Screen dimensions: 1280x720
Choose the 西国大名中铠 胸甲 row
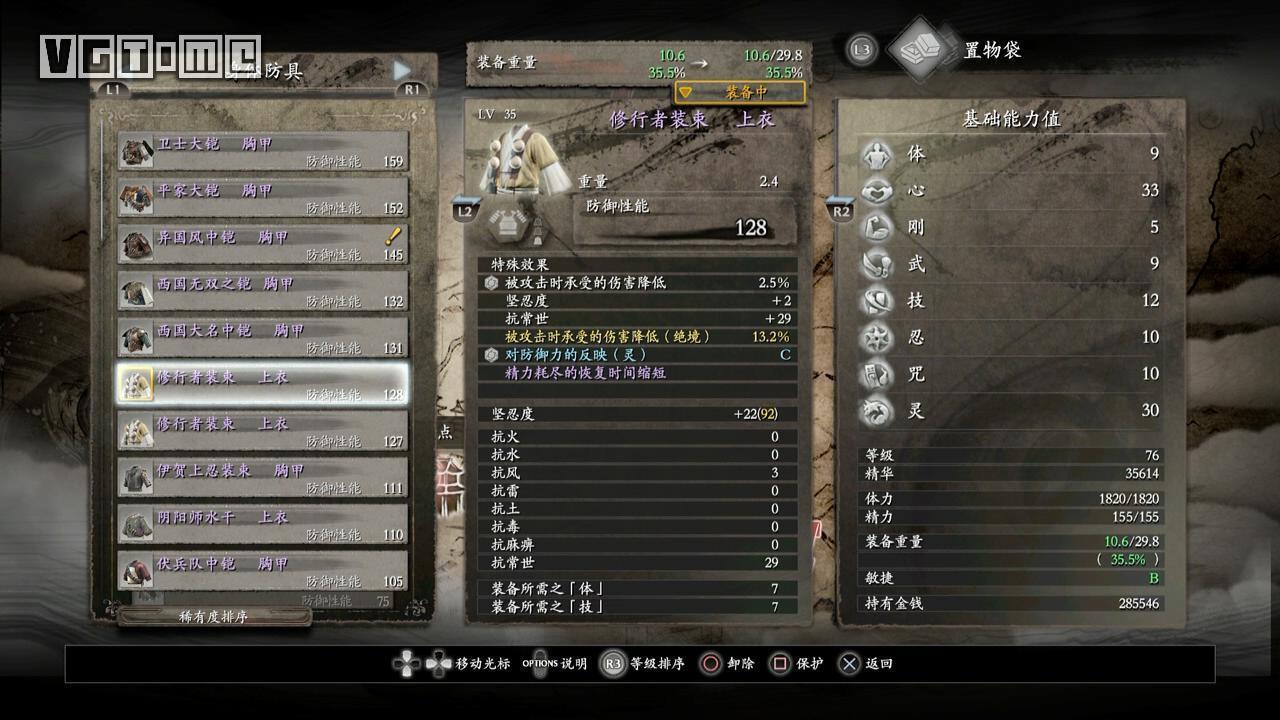[262, 338]
